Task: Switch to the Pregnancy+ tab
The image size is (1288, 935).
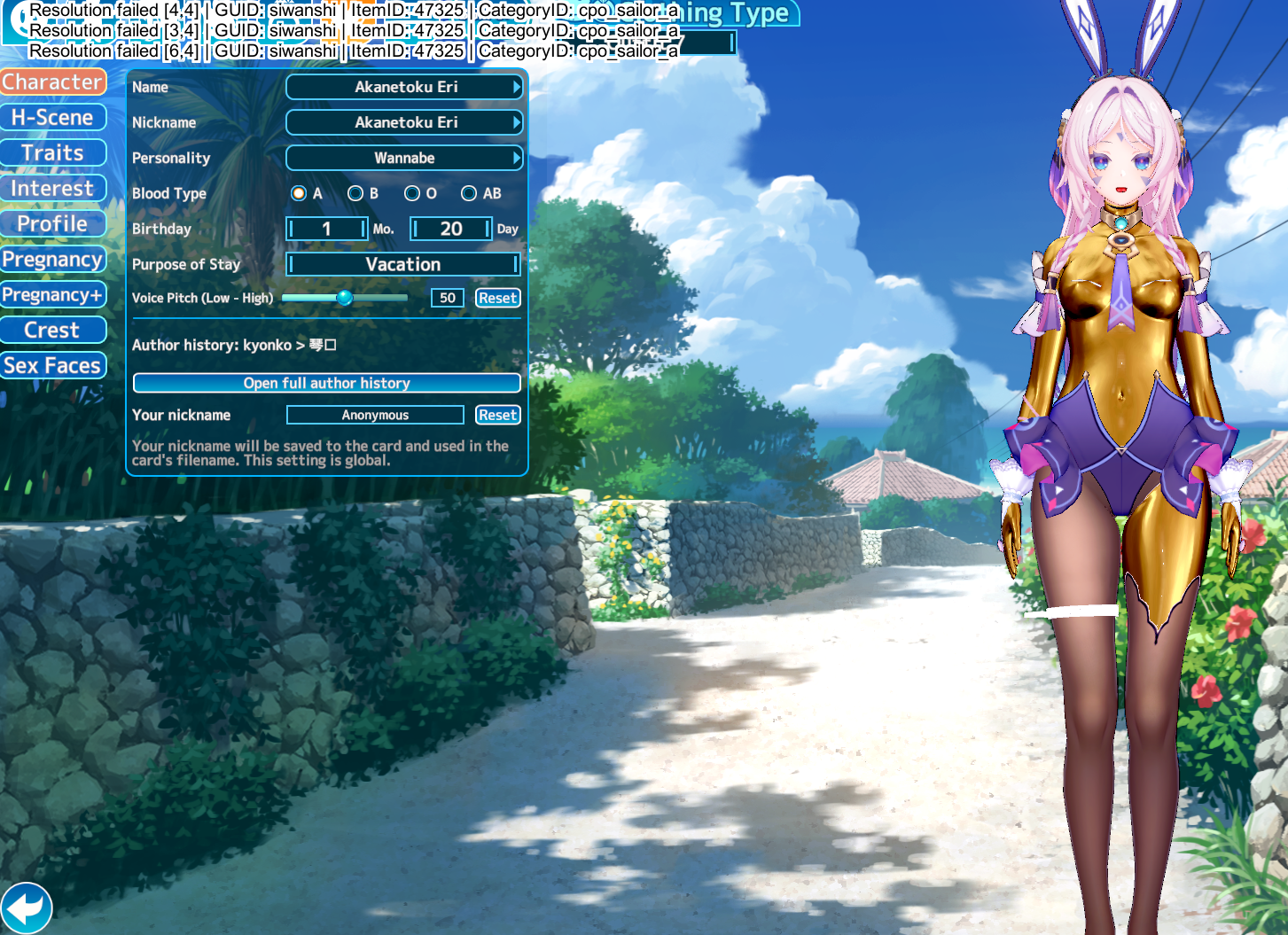Action: coord(53,295)
